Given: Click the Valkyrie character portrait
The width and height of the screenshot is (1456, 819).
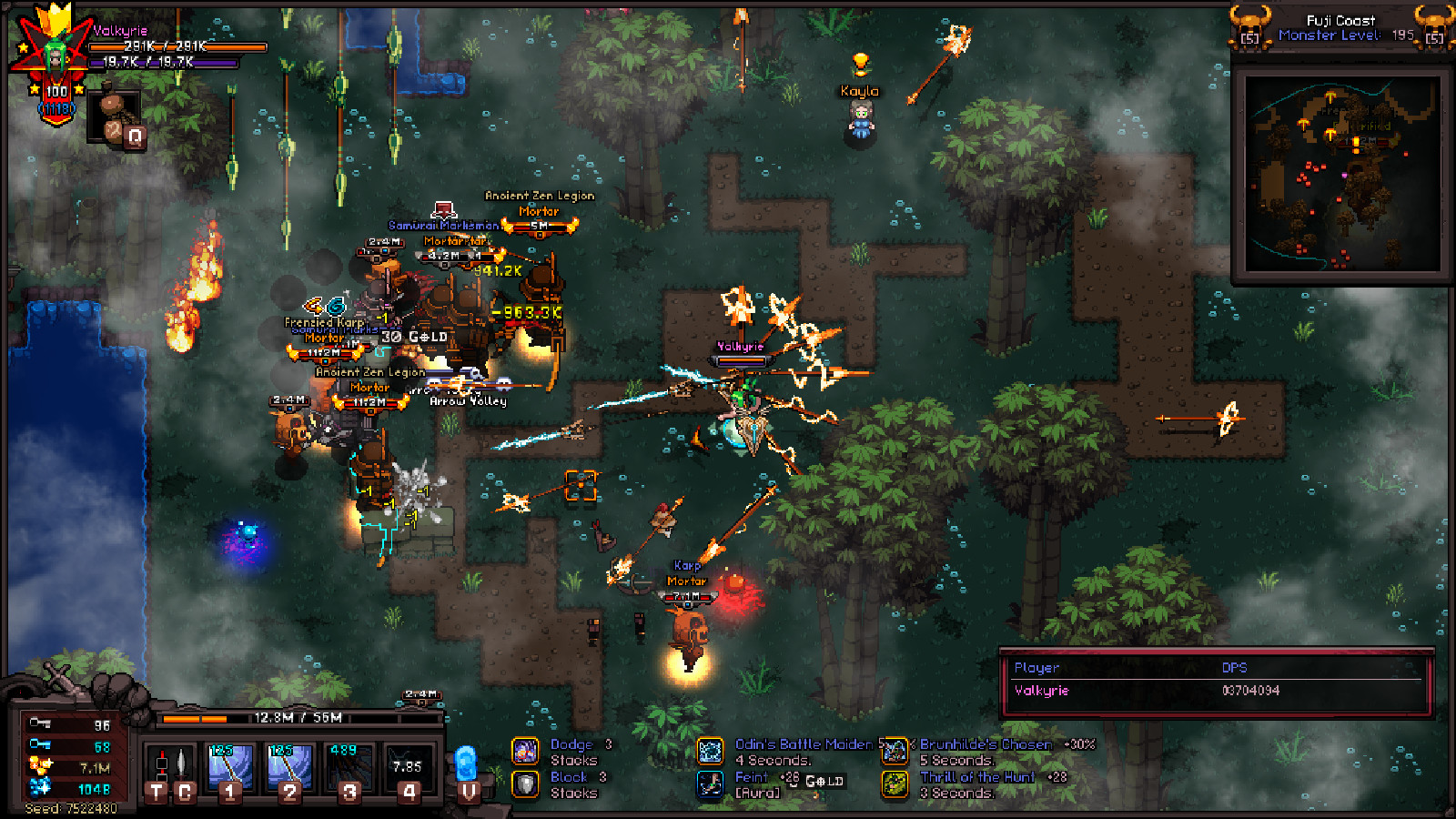Looking at the screenshot, I should 53,56.
